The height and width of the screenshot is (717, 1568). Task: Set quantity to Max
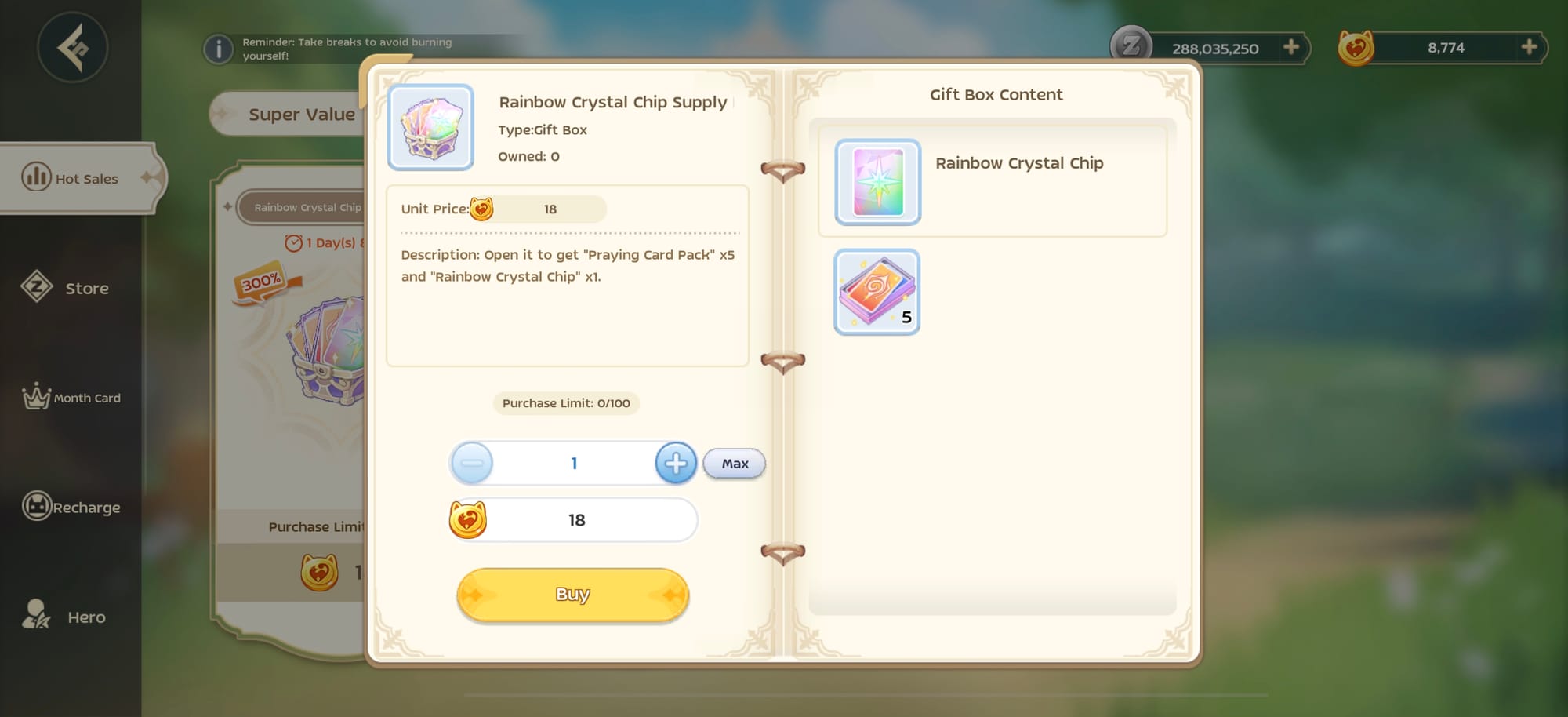click(735, 464)
